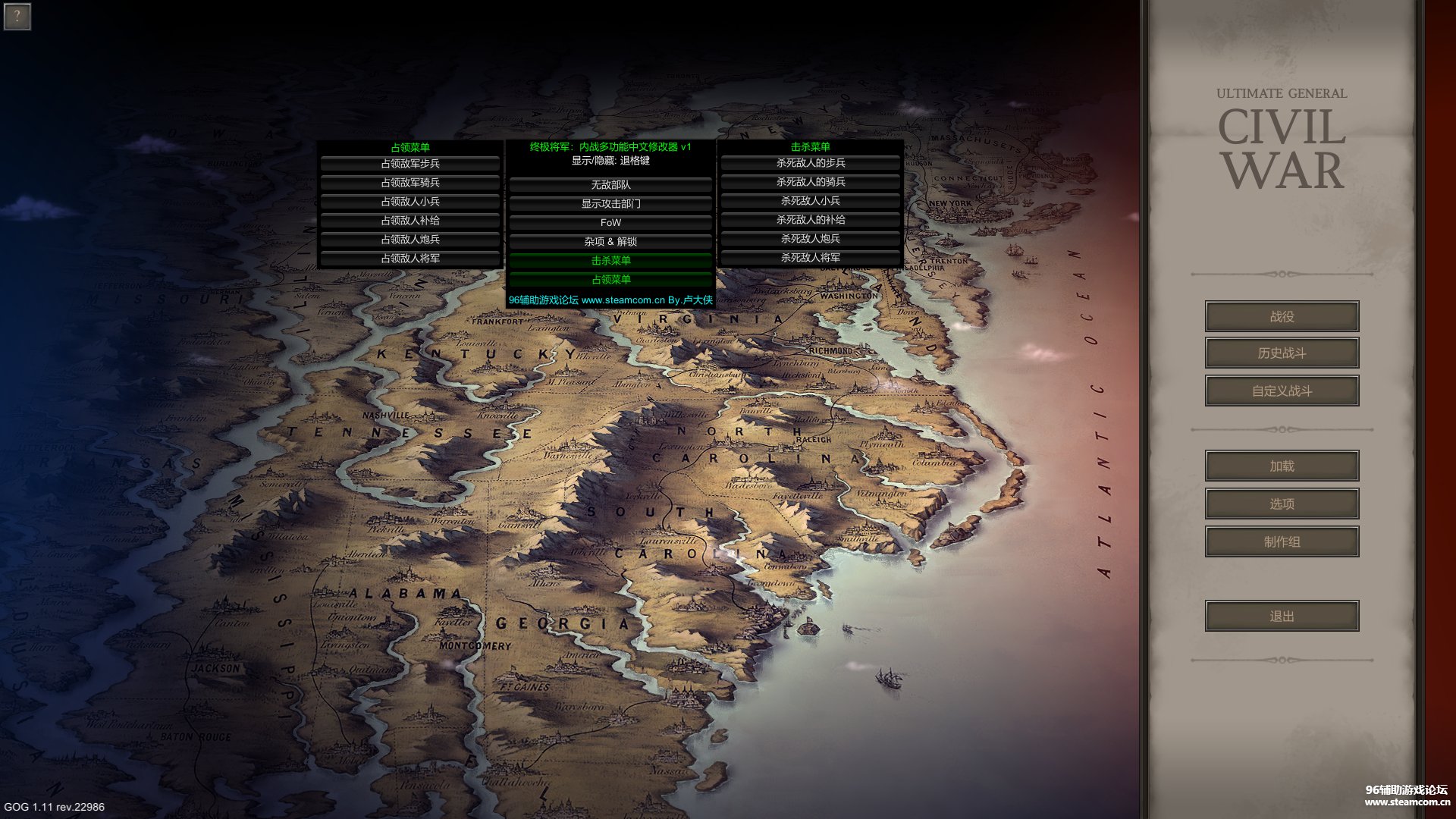
Task: Open 杂项 & 解锁 misc and unlock
Action: click(610, 242)
